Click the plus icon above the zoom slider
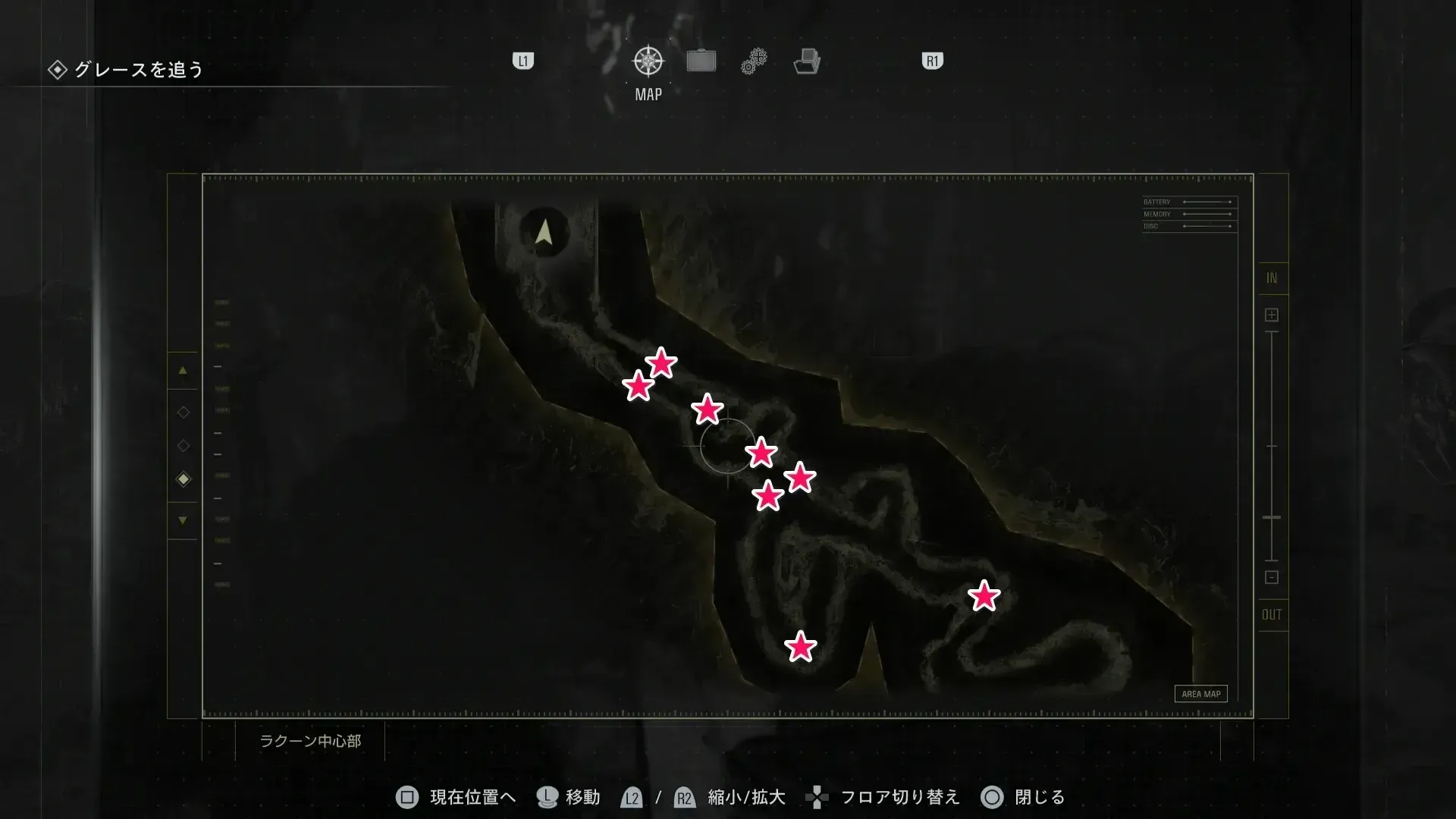This screenshot has height=819, width=1456. coord(1271,314)
